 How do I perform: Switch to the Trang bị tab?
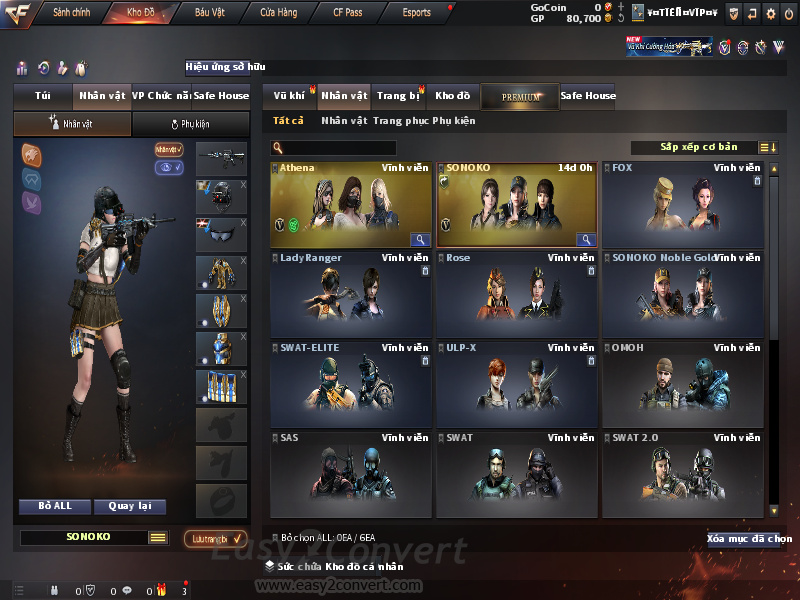[x=398, y=96]
